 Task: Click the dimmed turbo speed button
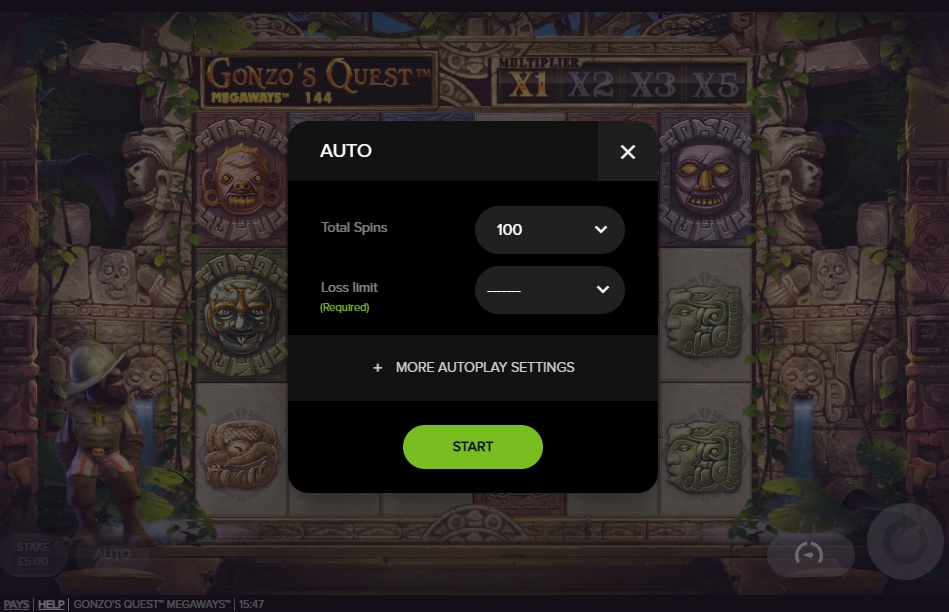pos(809,553)
